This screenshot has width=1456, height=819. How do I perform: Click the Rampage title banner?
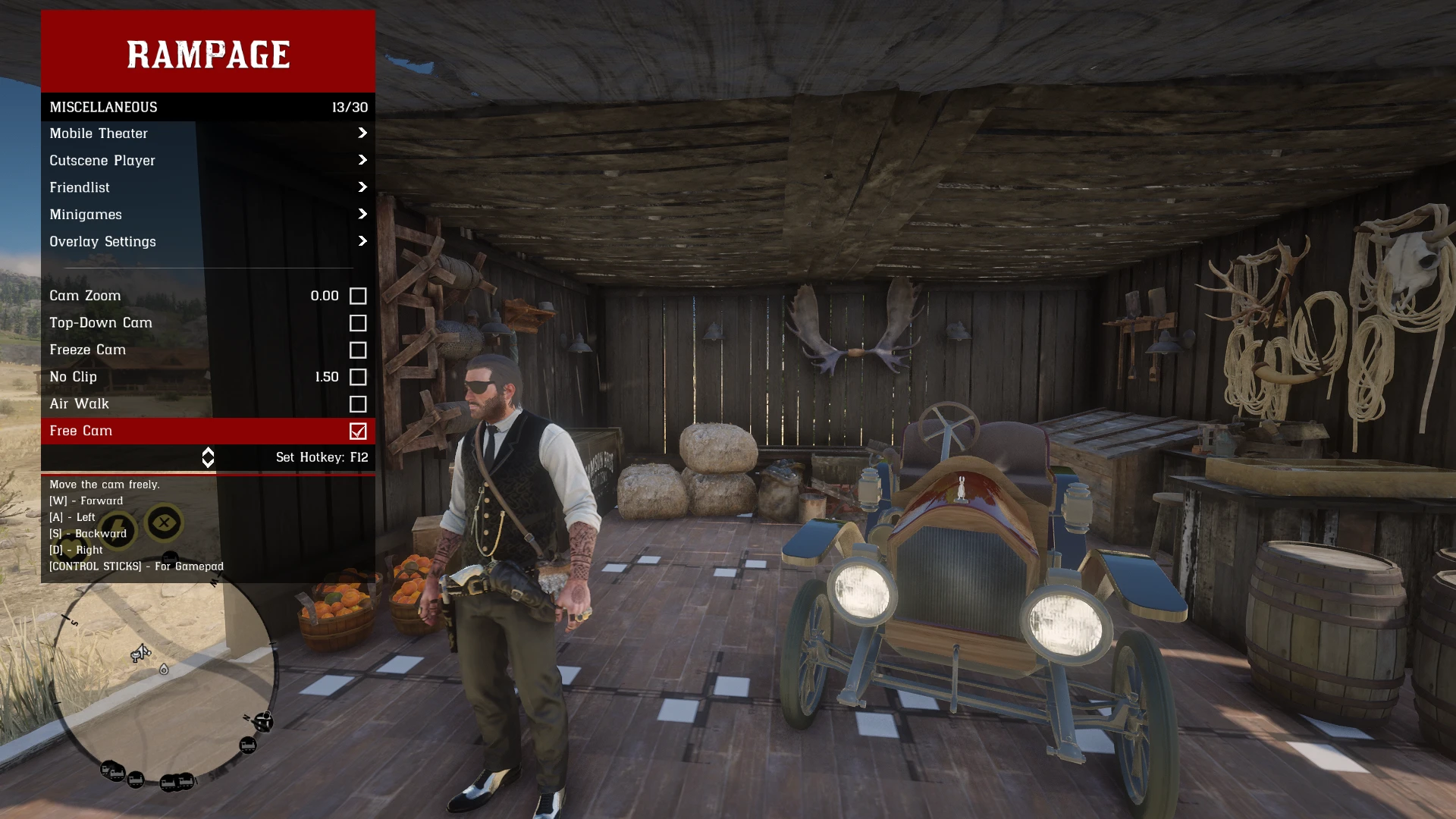coord(208,53)
